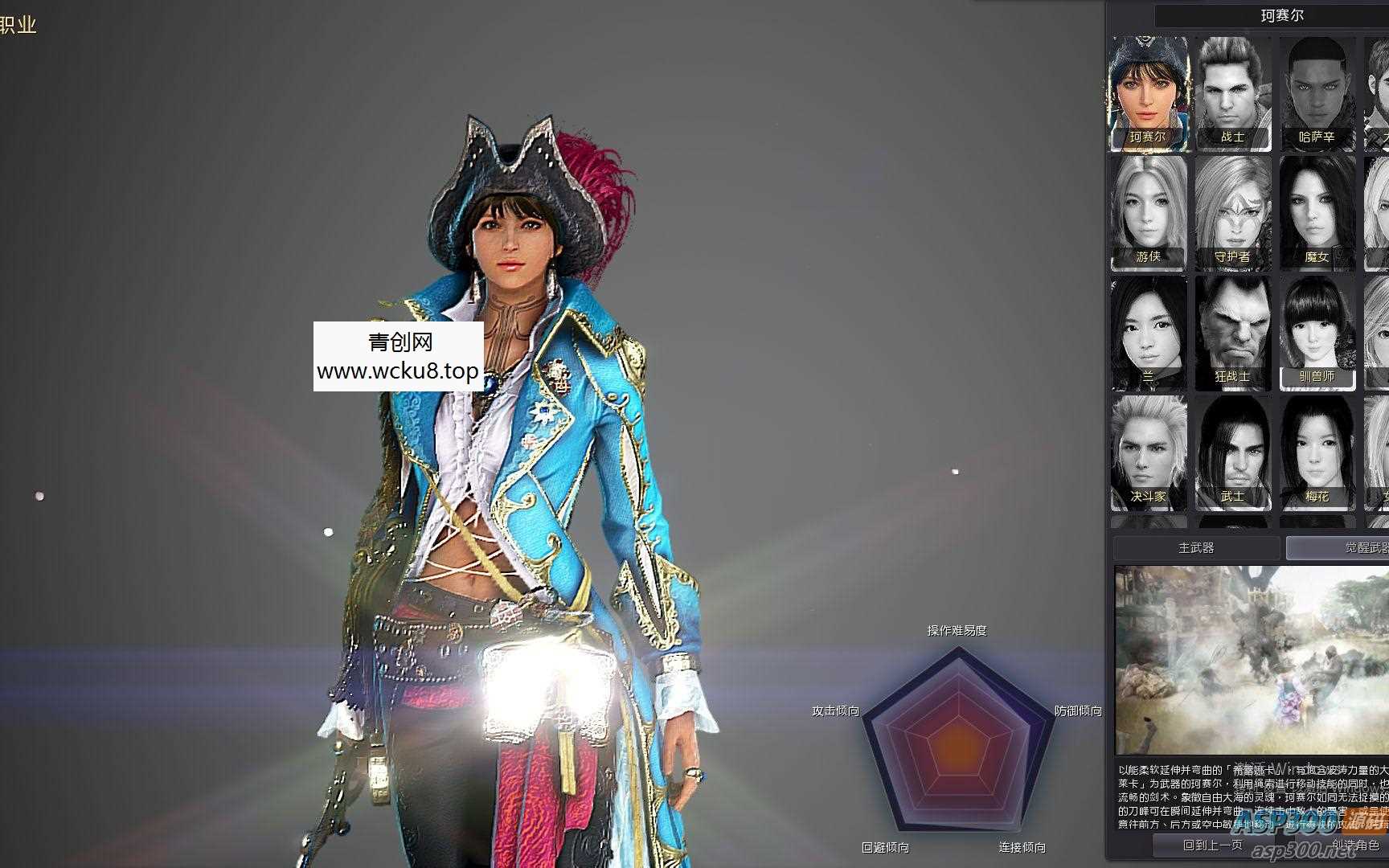Switch to the 主武器 main weapon tab
The height and width of the screenshot is (868, 1389).
click(1196, 548)
